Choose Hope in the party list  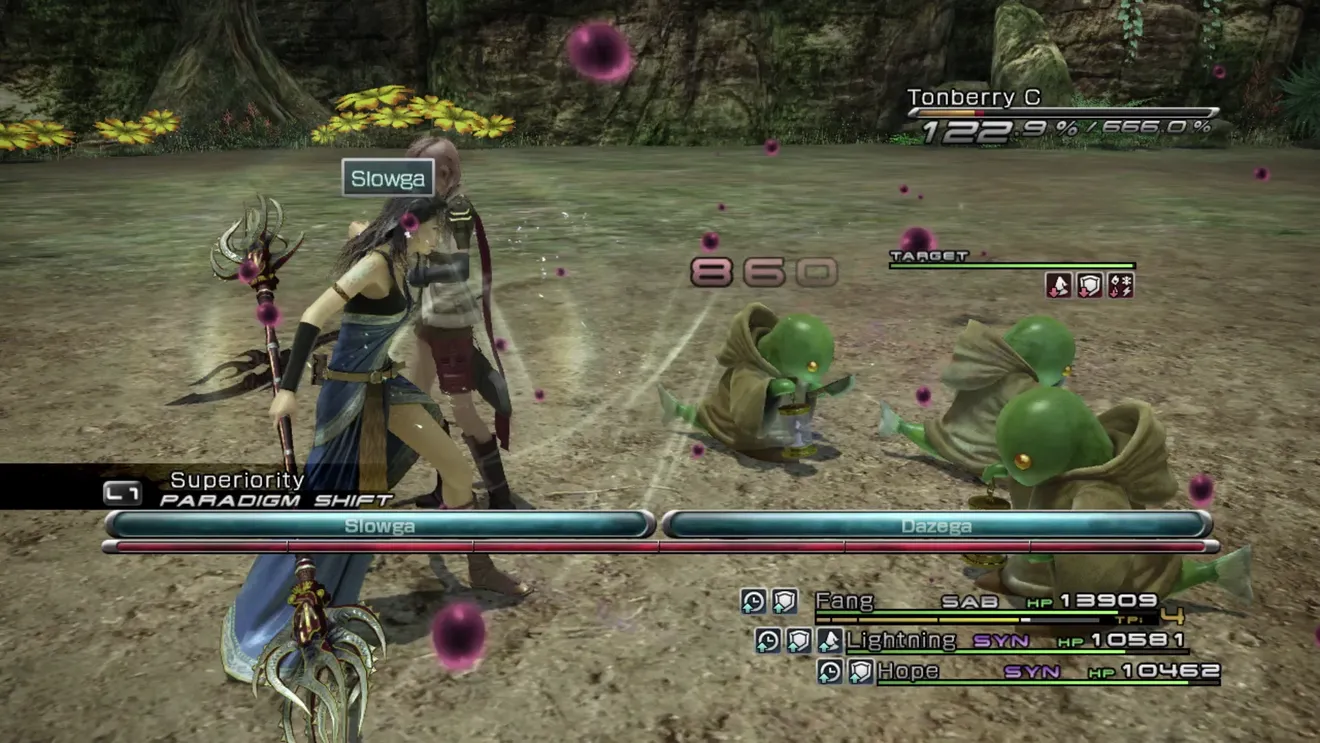[908, 671]
